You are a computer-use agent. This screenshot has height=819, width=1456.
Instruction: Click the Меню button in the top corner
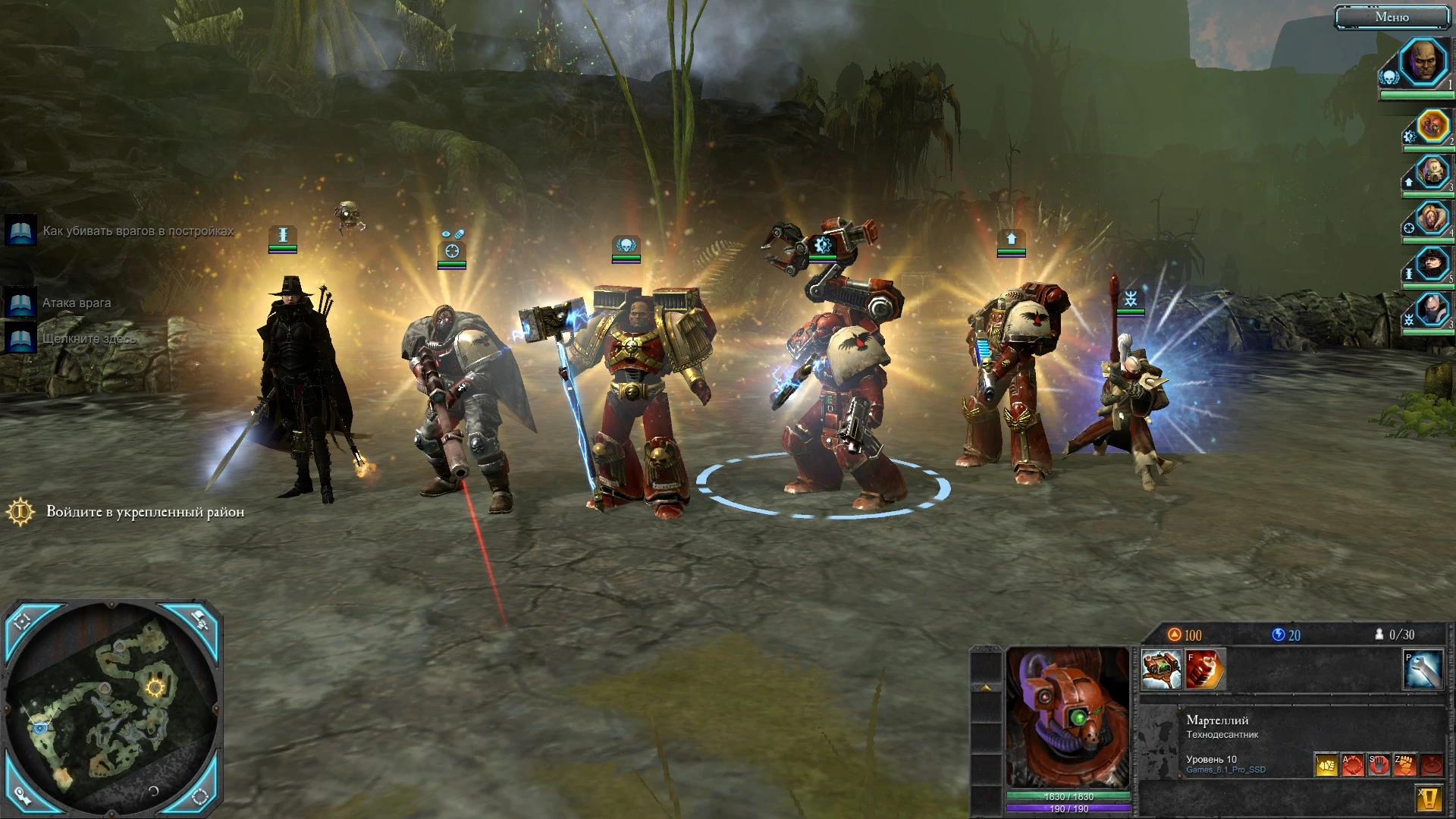click(x=1394, y=16)
